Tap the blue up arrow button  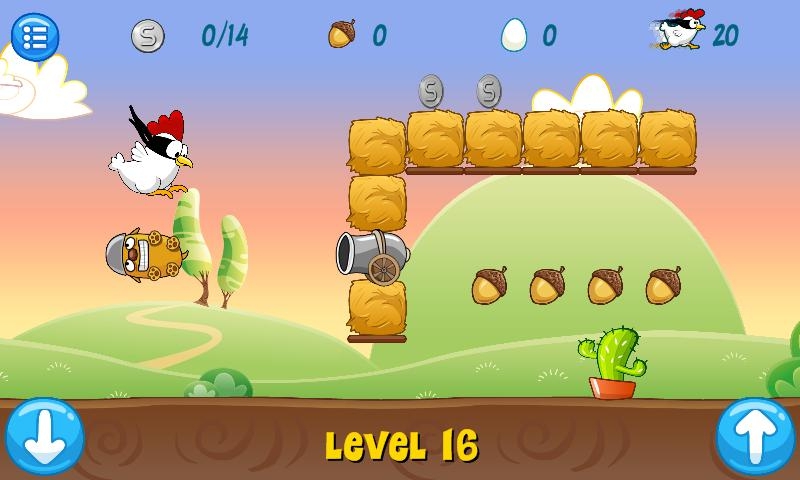pyautogui.click(x=755, y=436)
